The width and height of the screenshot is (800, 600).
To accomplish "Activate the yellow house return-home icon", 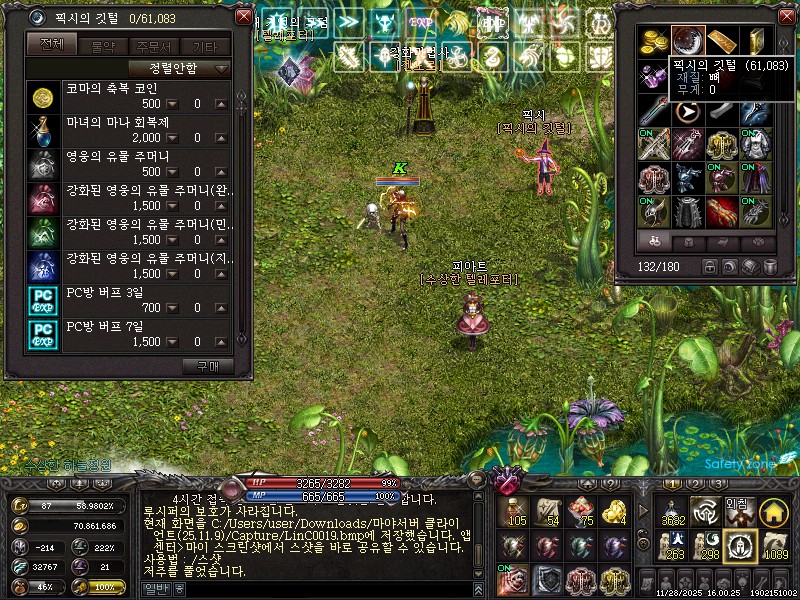I will pos(773,512).
